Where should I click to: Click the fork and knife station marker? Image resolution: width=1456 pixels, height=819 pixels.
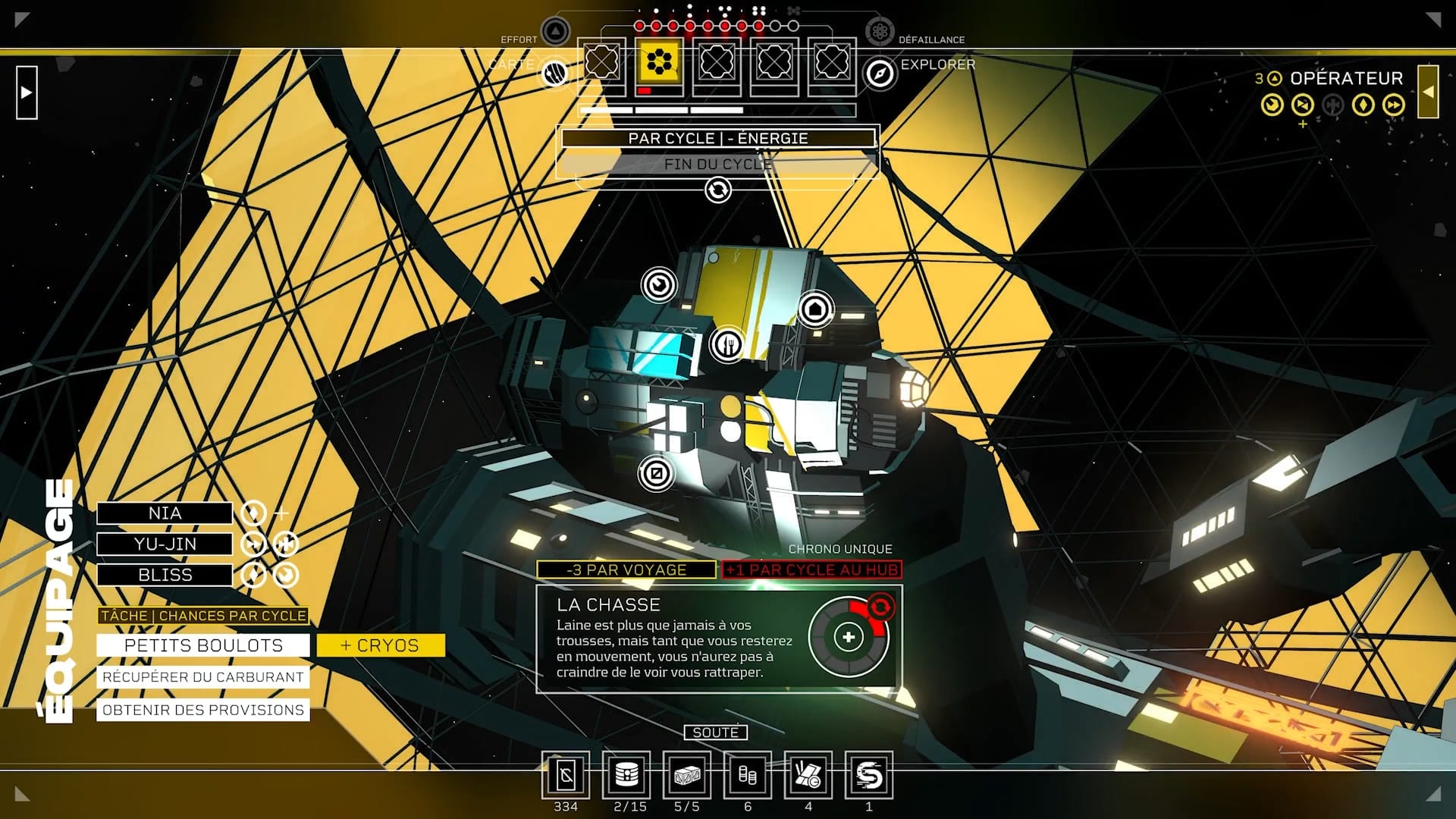coord(728,345)
